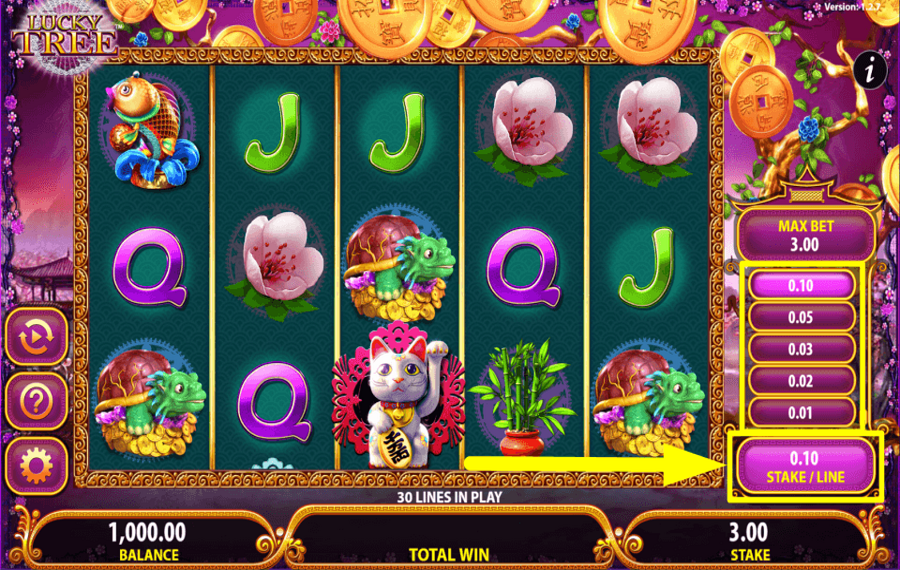The image size is (900, 570).
Task: Open the question mark help button
Action: pyautogui.click(x=37, y=402)
